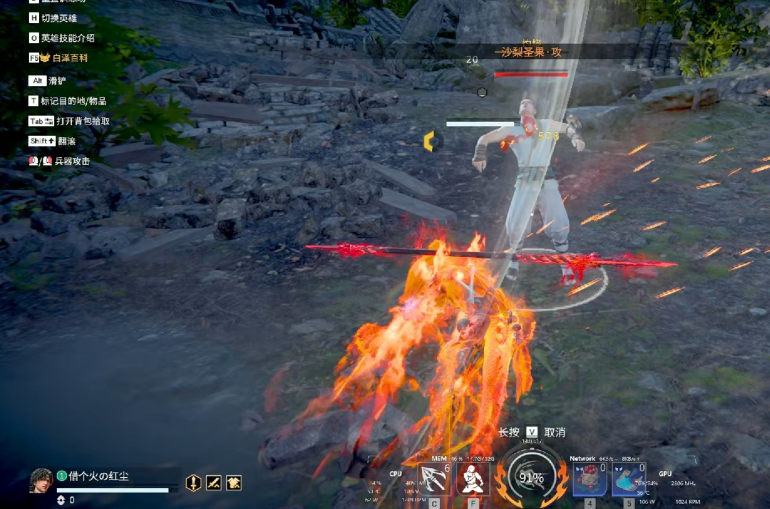This screenshot has width=770, height=509.
Task: Trigger the circular 91% ultimate gauge
Action: click(530, 477)
